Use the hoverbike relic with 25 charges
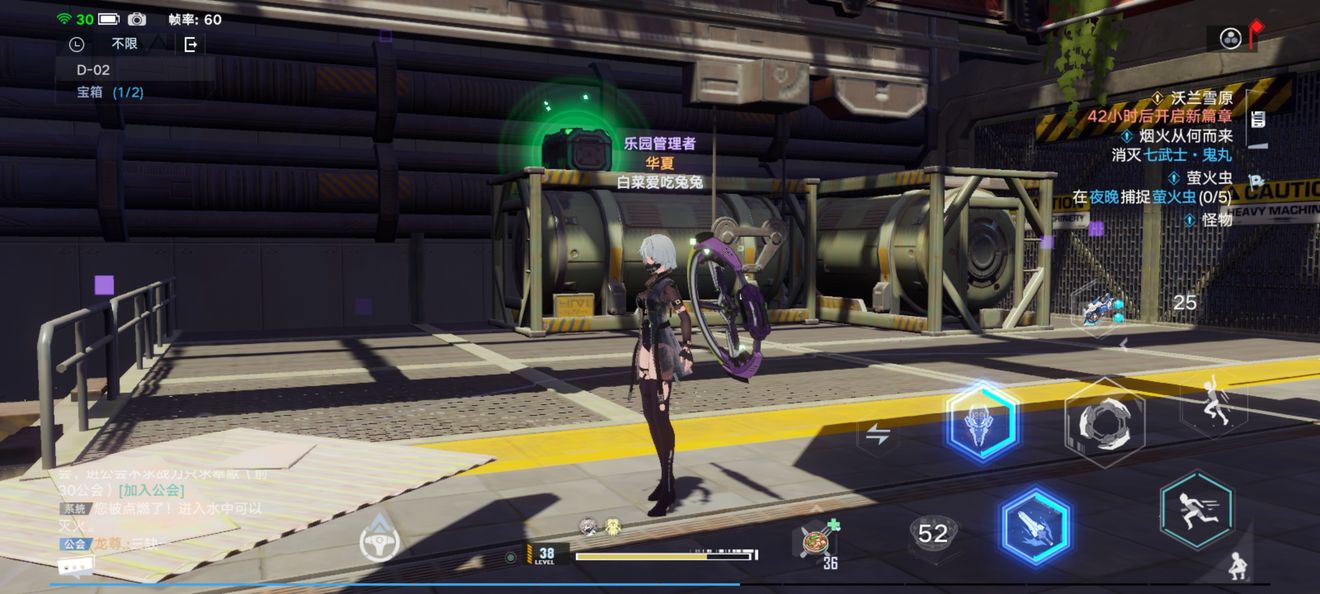This screenshot has height=594, width=1320. (1099, 303)
